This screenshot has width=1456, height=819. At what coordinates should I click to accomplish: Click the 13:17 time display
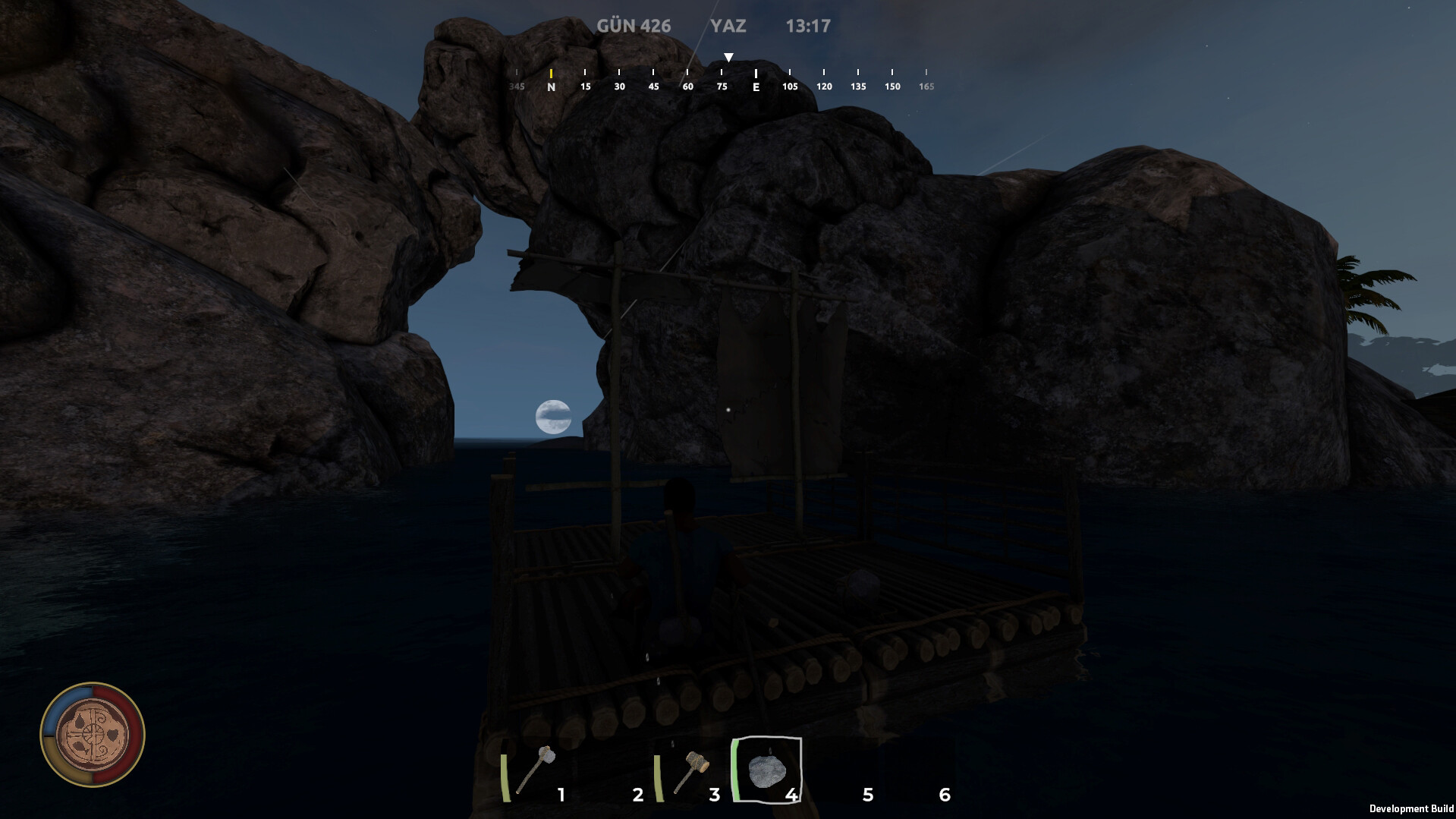(x=809, y=25)
